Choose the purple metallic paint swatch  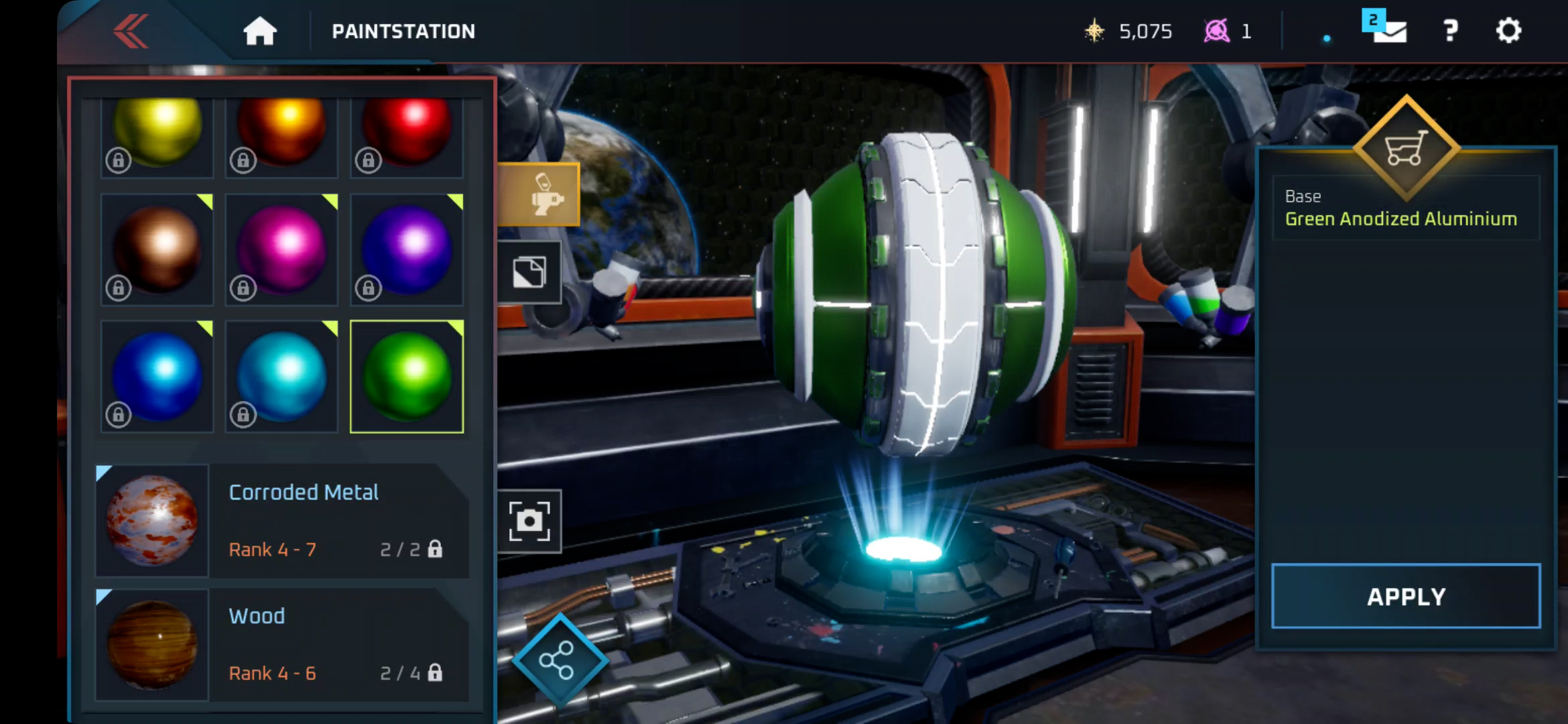coord(407,249)
